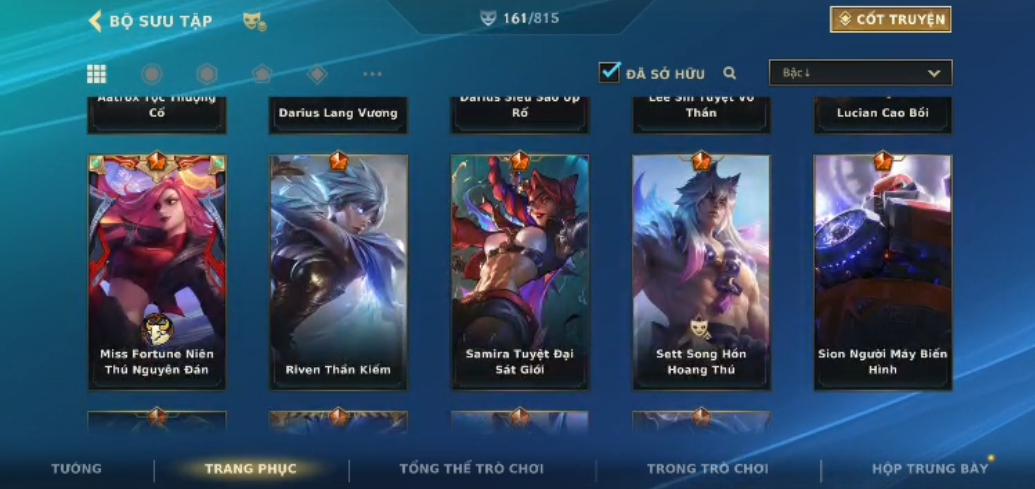Select the Darius Lang Vương skin card
Image resolution: width=1035 pixels, height=489 pixels.
click(338, 114)
